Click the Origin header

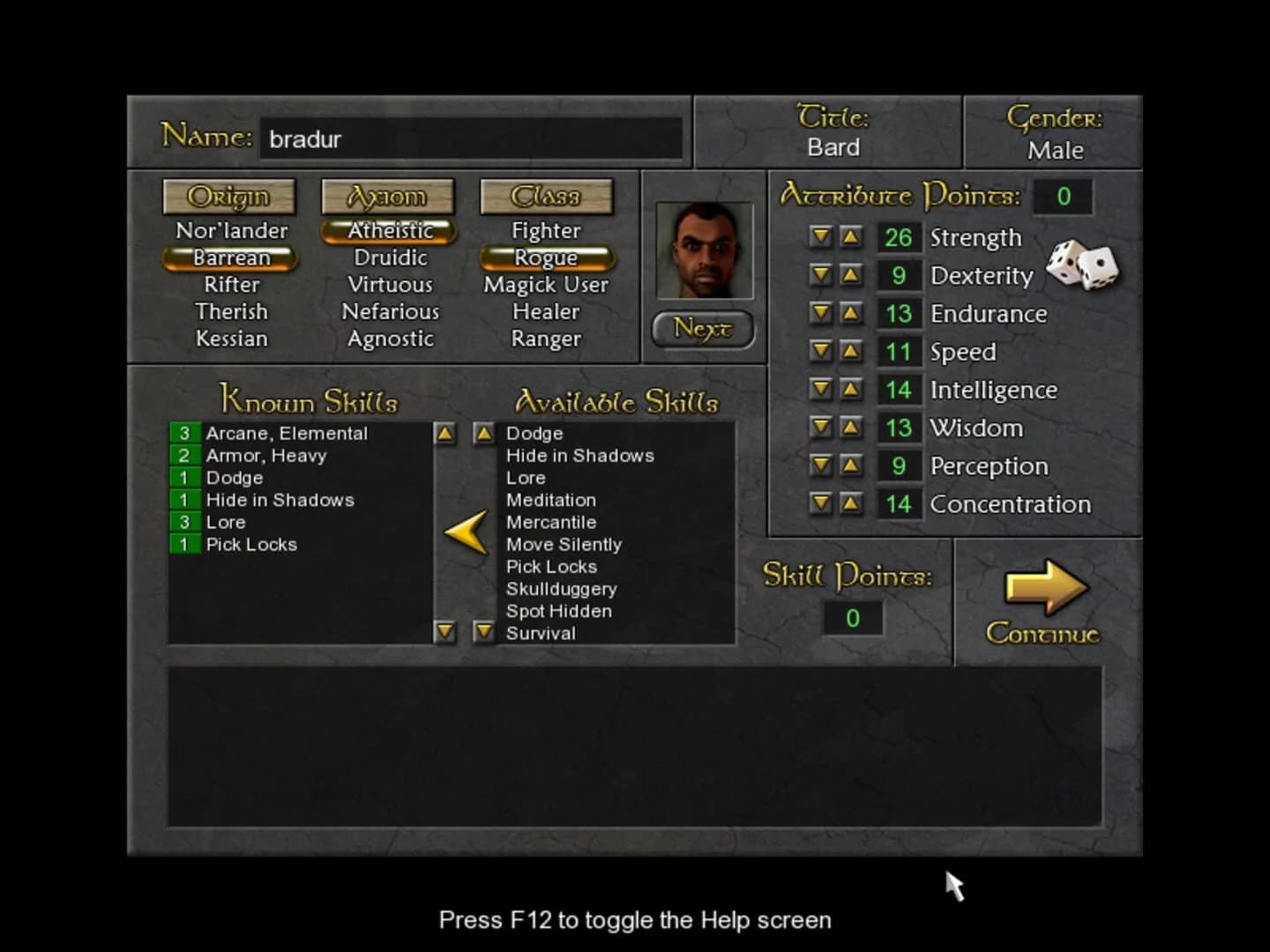pos(229,197)
